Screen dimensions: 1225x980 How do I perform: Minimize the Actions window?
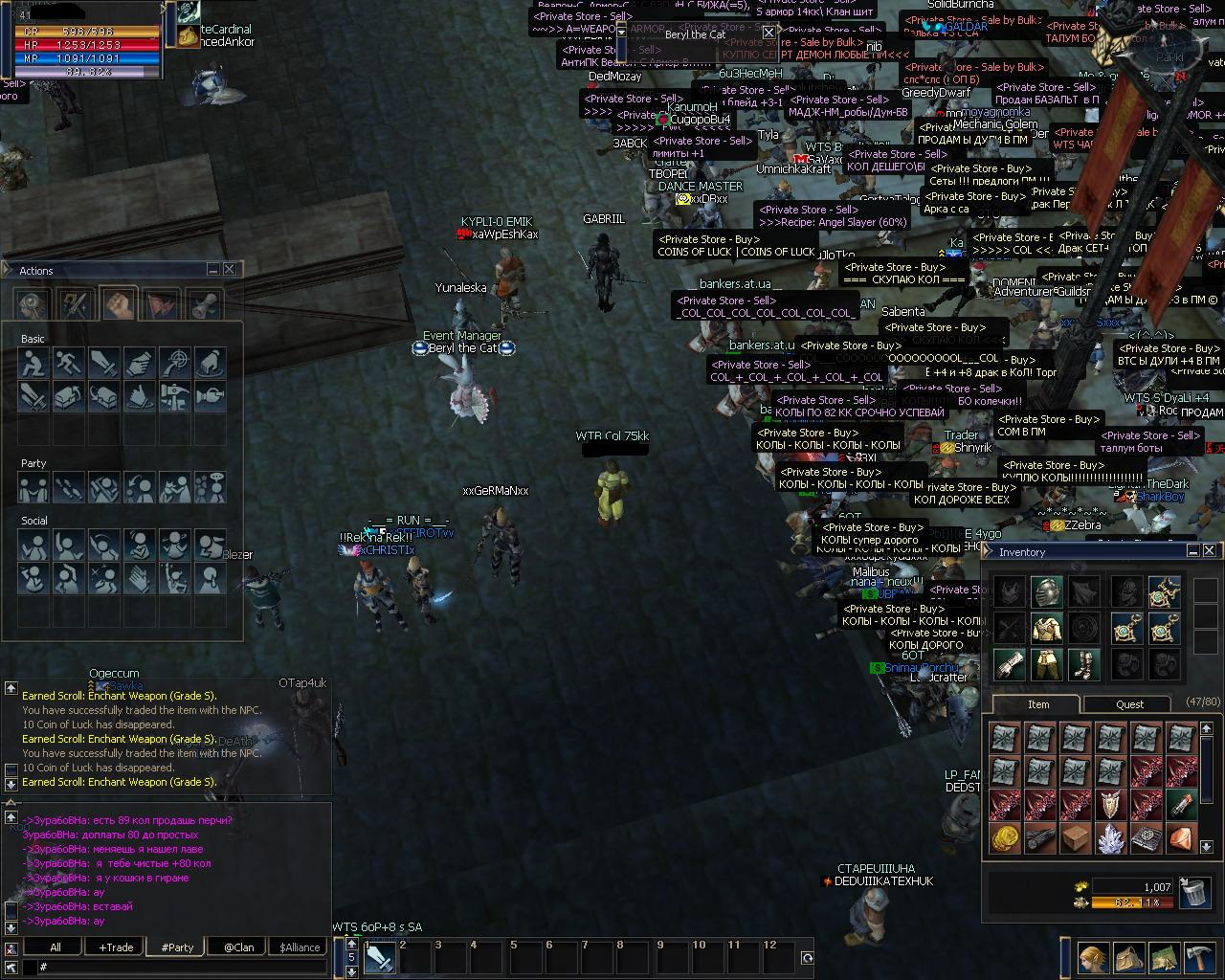213,270
